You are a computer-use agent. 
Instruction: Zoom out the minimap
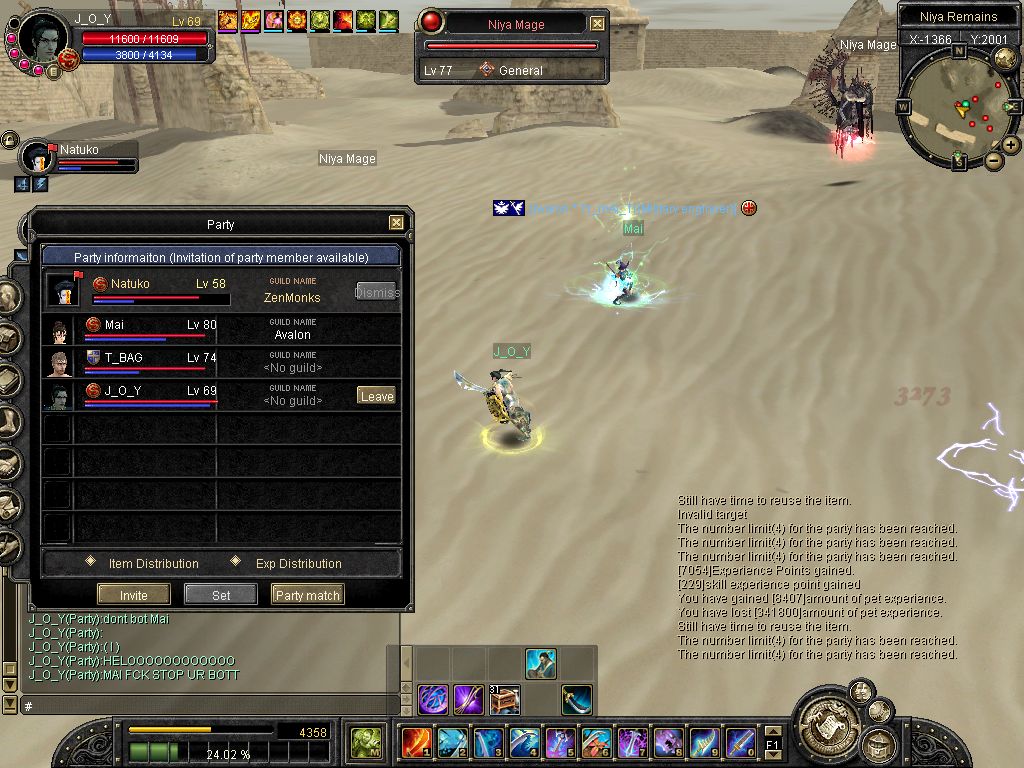coord(994,160)
